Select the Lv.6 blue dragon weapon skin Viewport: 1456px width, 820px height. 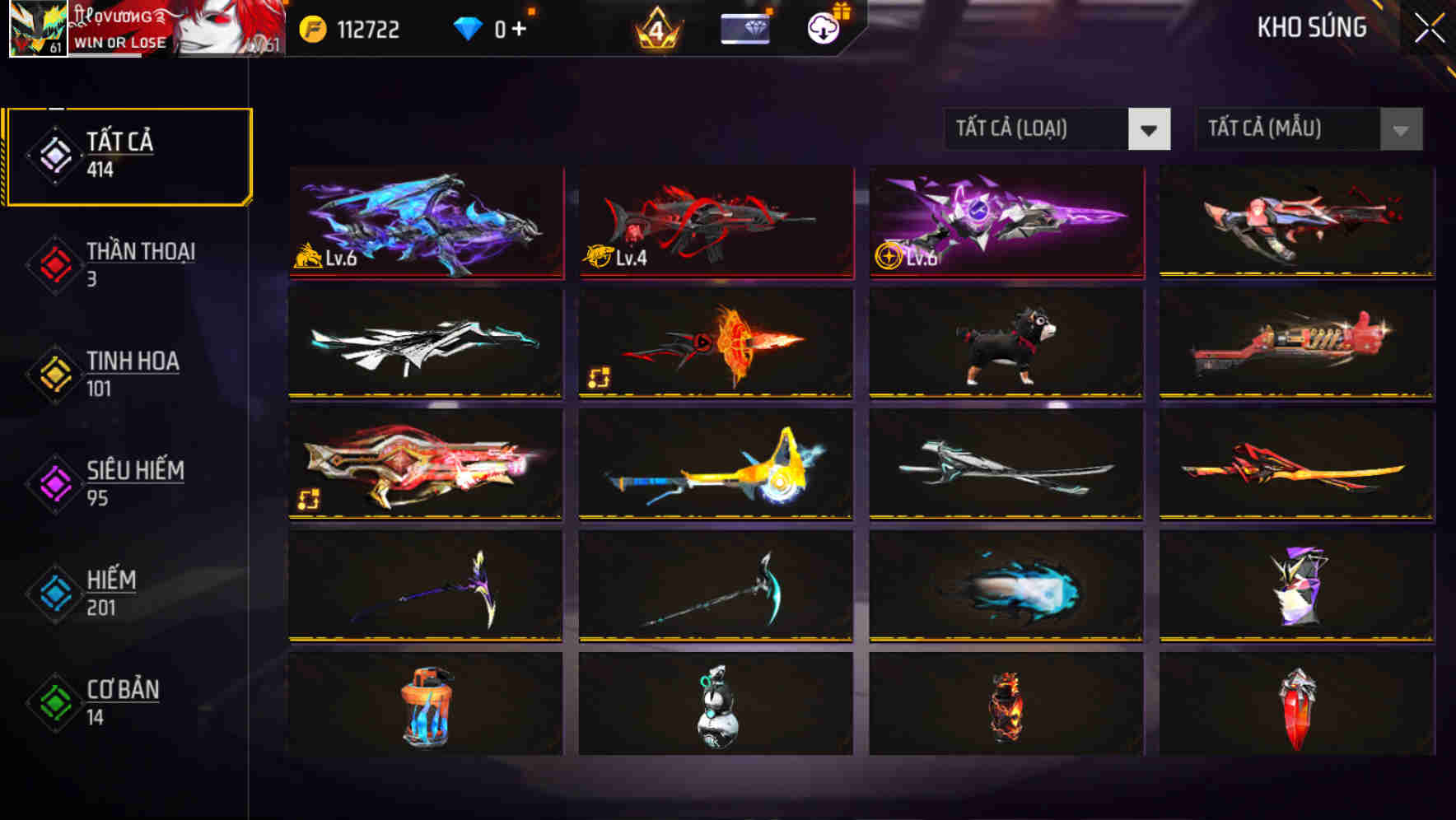(425, 223)
